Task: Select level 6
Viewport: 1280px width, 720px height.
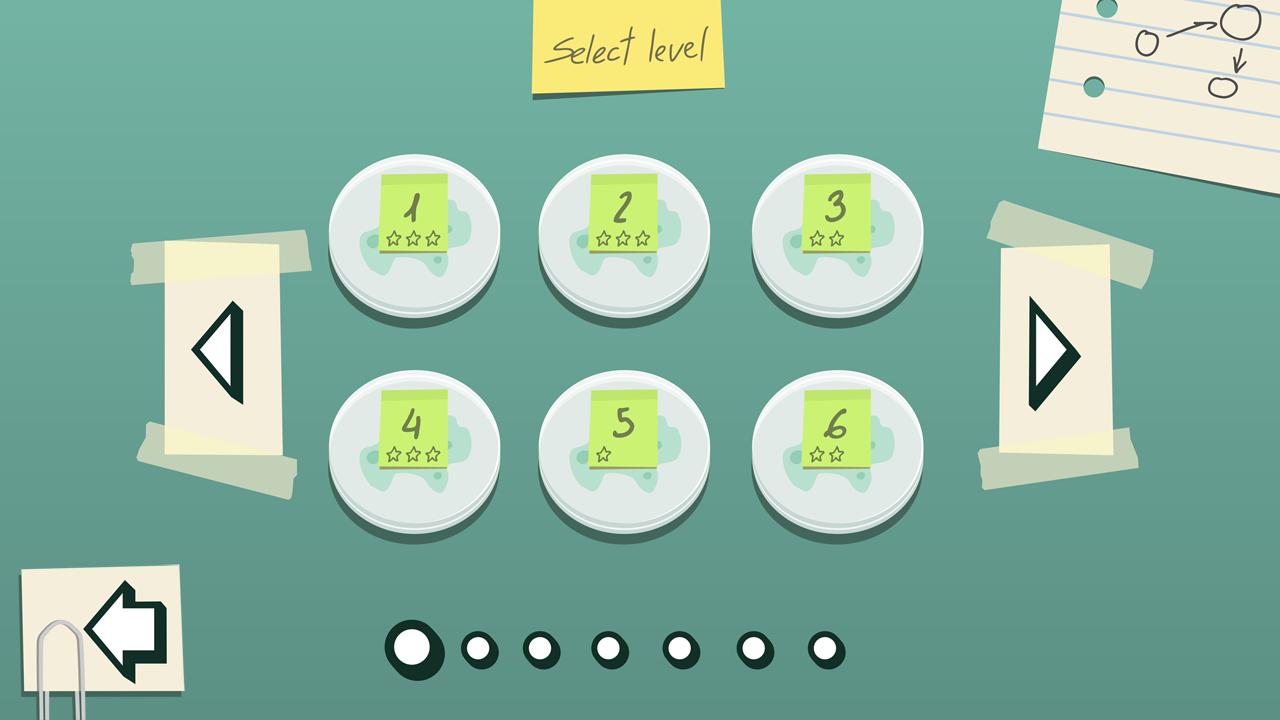Action: click(x=837, y=449)
